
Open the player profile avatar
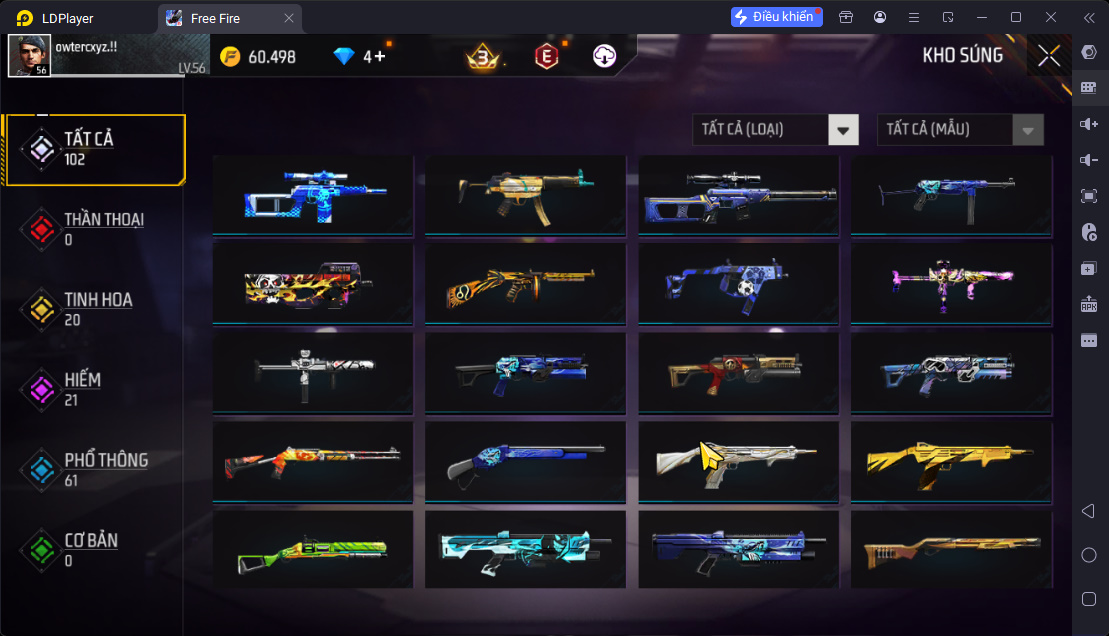pos(29,56)
